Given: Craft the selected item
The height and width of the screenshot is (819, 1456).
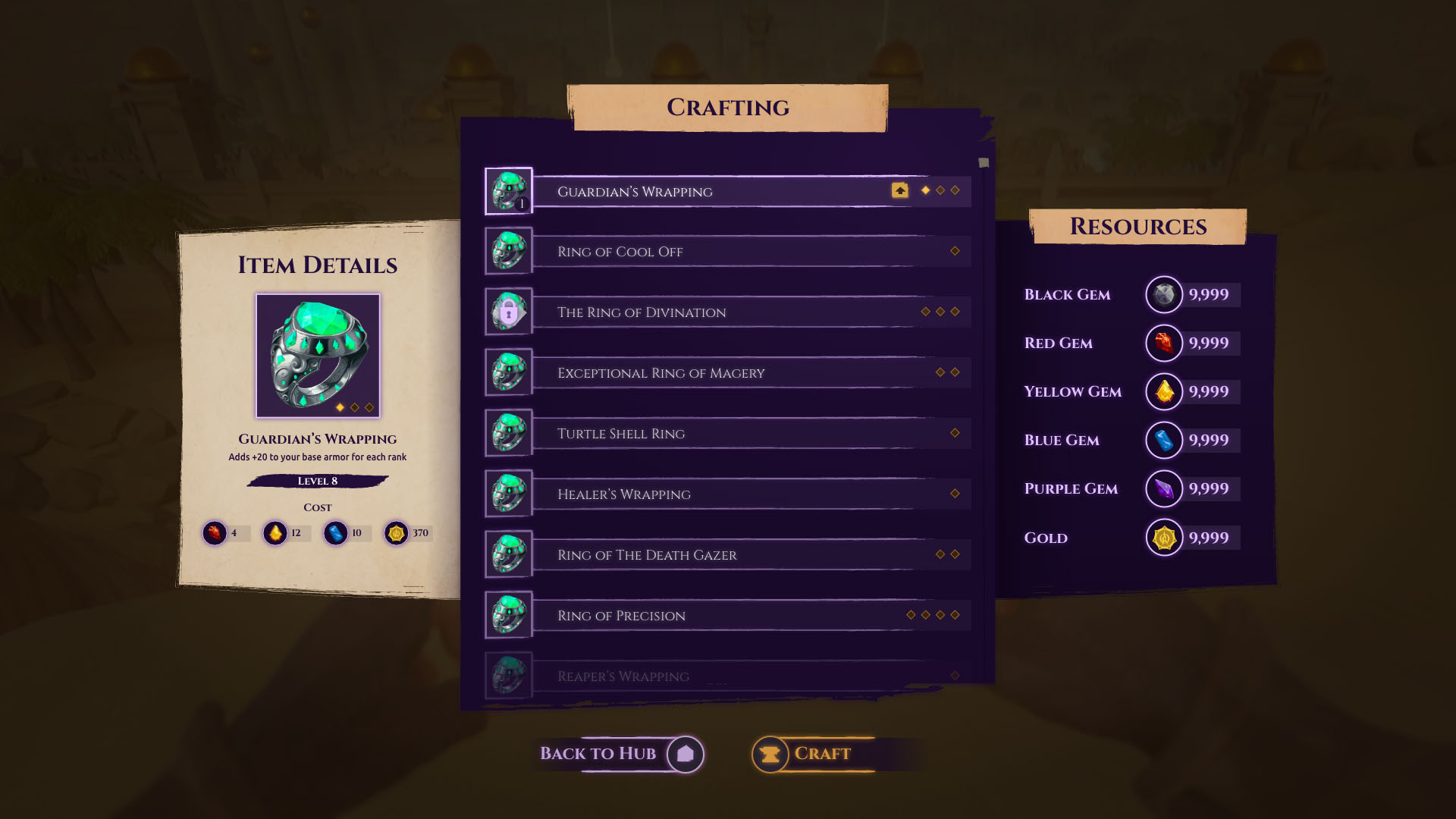Looking at the screenshot, I should click(813, 754).
